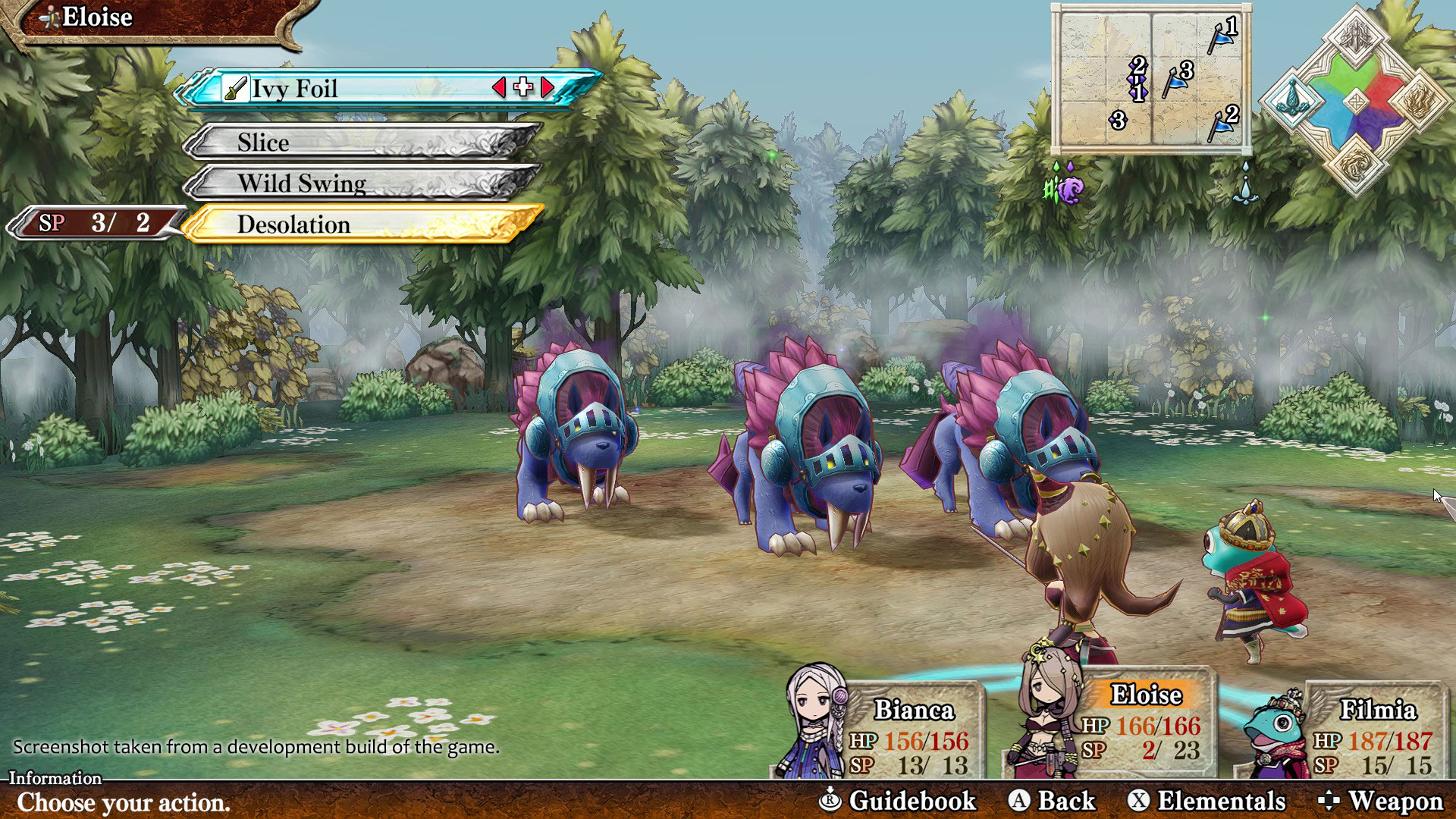
Task: Click the left arrow to cycle weapons
Action: coord(499,89)
